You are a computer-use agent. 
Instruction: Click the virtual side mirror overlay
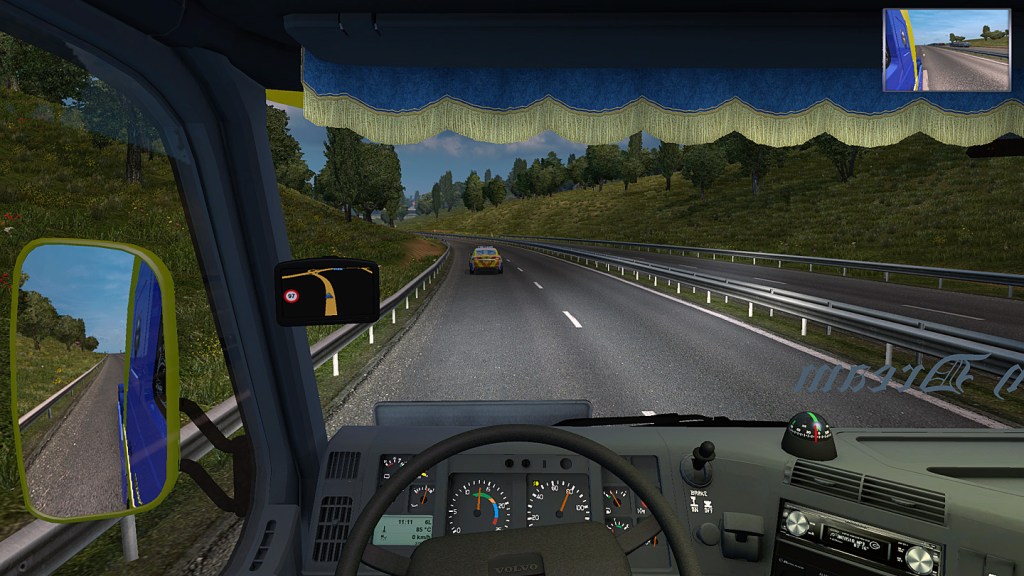946,50
